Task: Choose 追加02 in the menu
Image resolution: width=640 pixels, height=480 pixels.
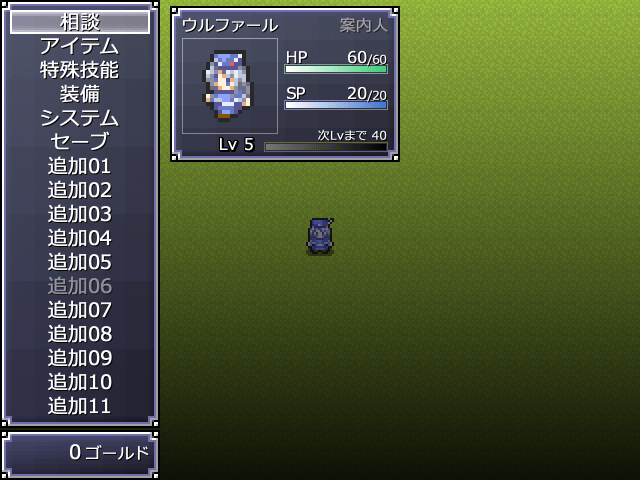Action: (80, 190)
